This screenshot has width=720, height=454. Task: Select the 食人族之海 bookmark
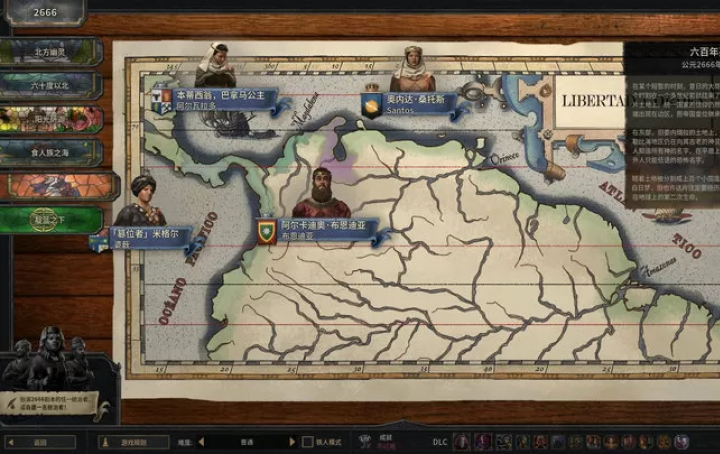coord(50,152)
